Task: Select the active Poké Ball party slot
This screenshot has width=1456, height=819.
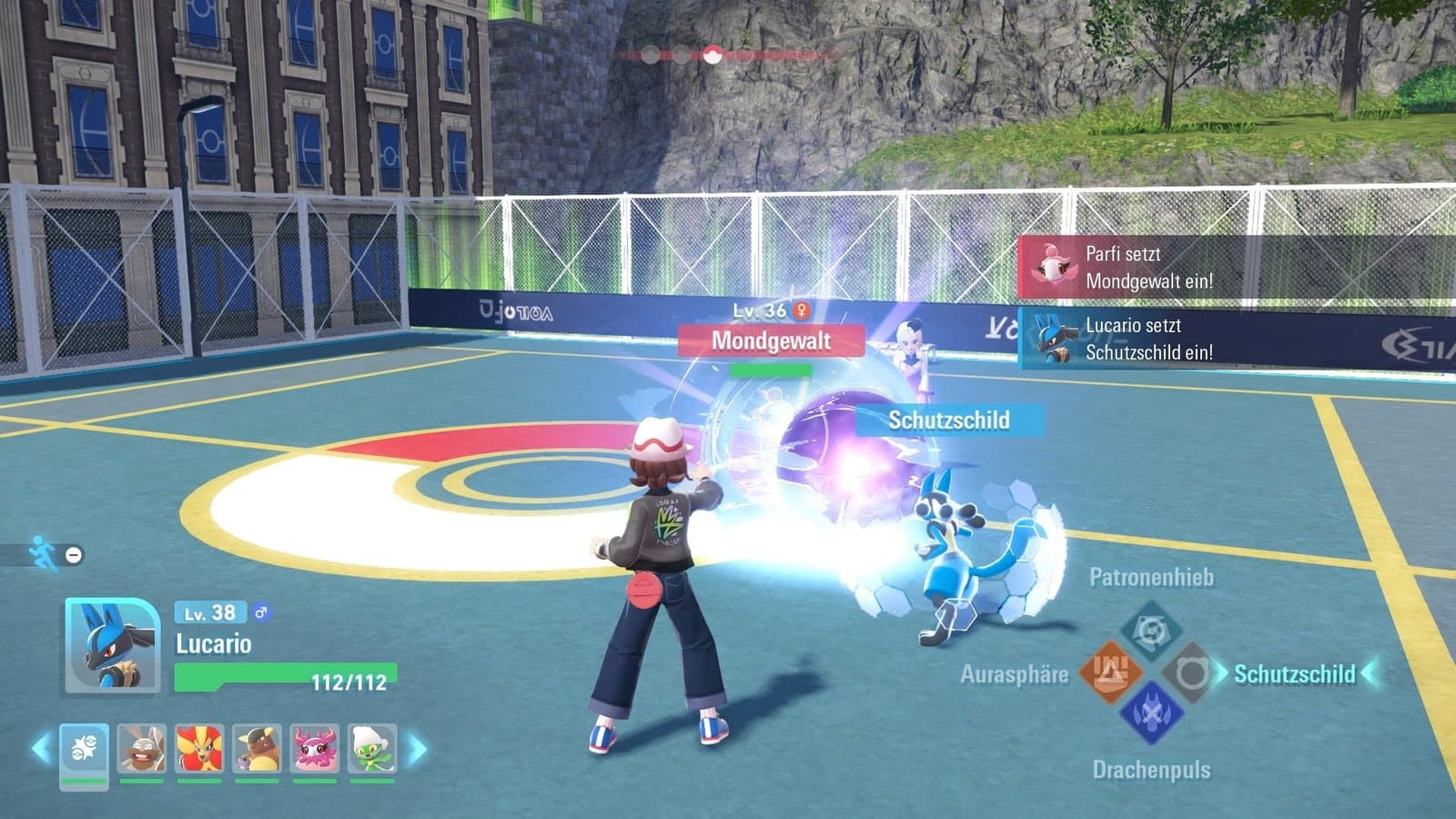Action: point(85,750)
